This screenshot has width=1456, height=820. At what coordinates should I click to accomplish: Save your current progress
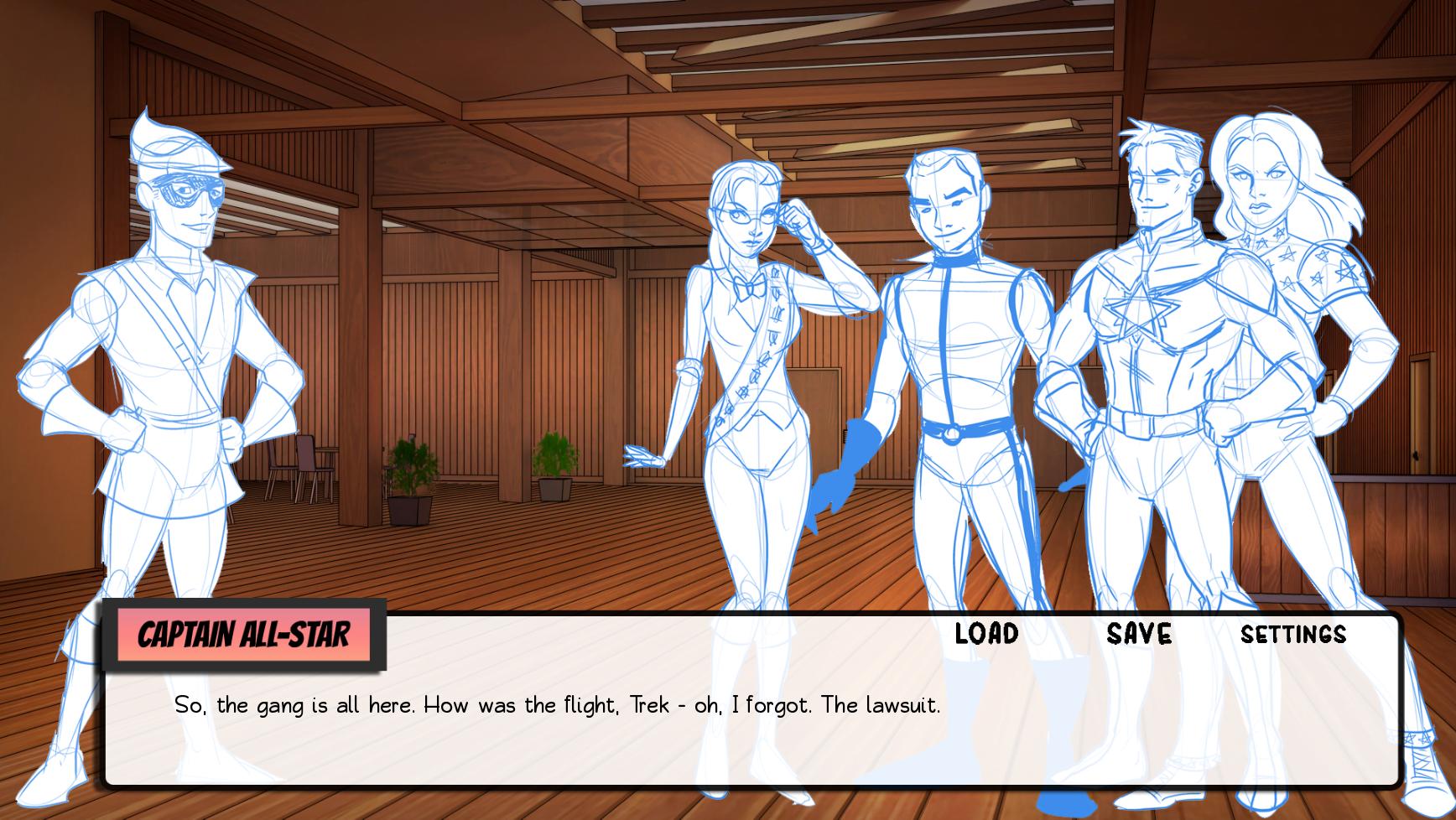pos(1138,635)
